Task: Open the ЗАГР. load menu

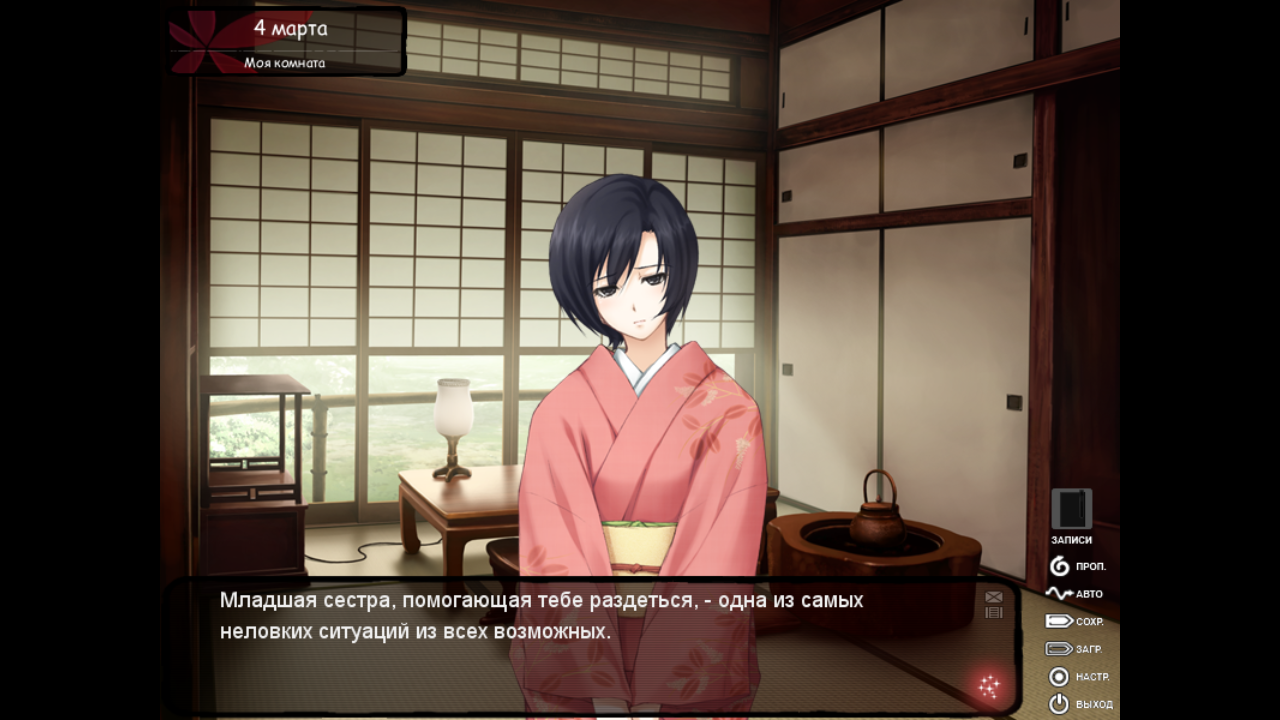Action: pos(1074,649)
